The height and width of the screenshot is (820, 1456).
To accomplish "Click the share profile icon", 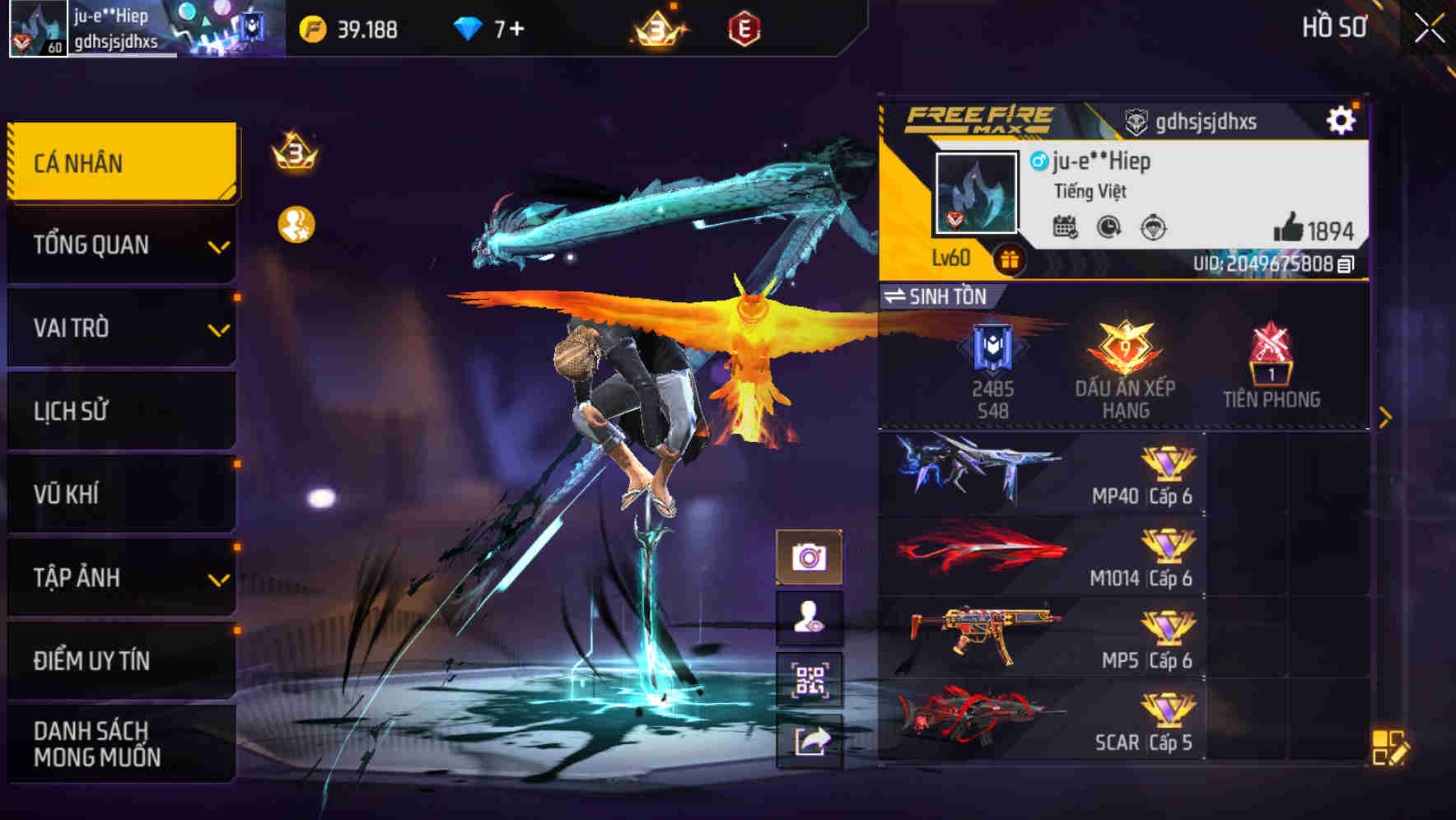I will coord(809,742).
